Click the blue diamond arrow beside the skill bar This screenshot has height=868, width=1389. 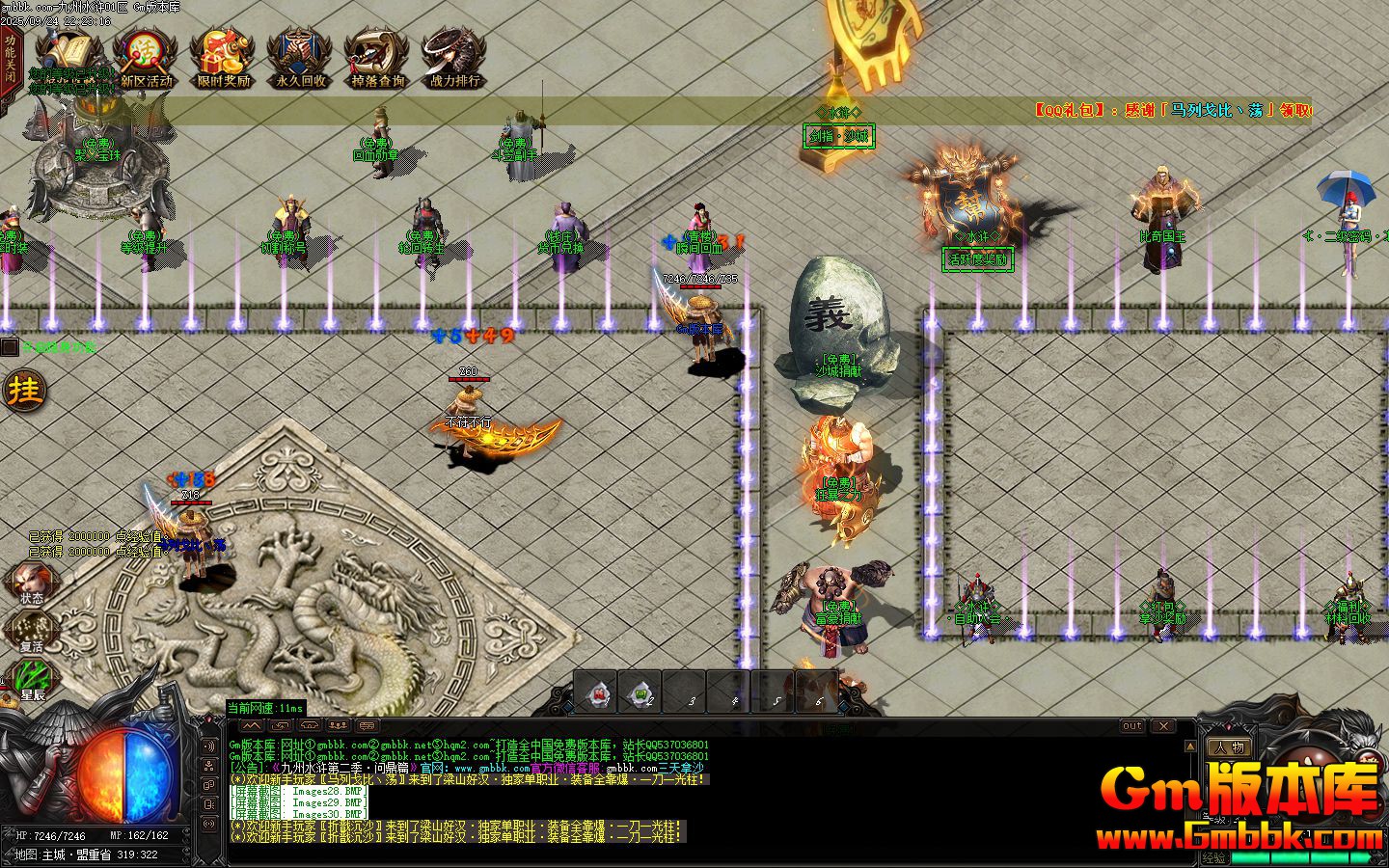[567, 707]
